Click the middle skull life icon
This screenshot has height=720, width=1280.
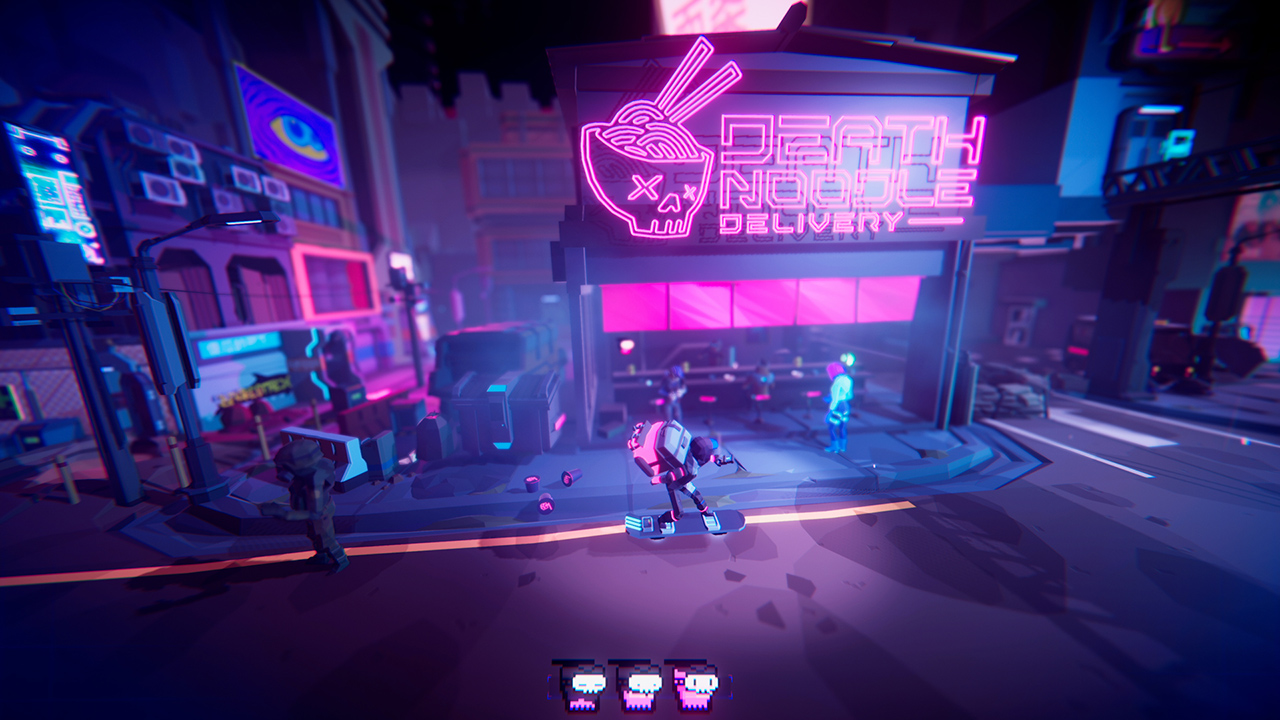(x=638, y=685)
